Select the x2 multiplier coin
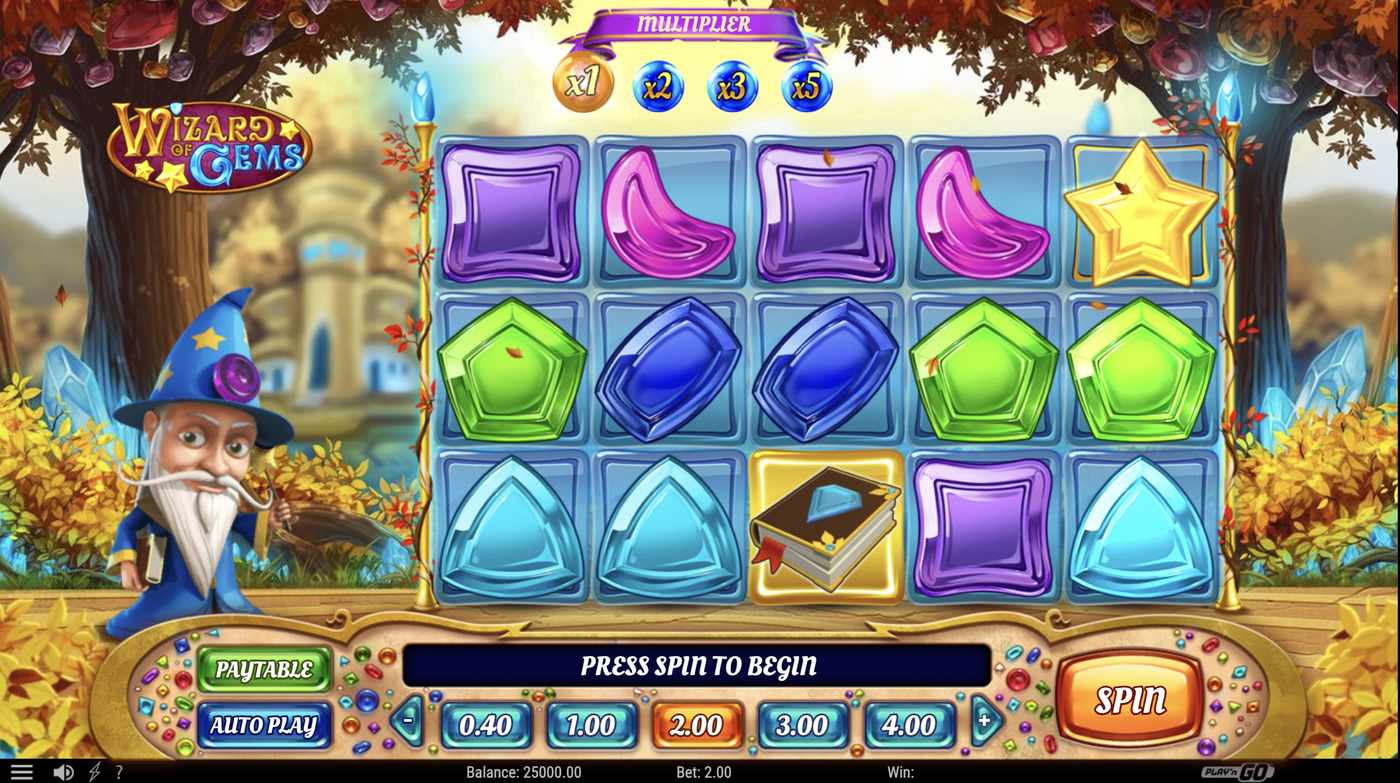The width and height of the screenshot is (1400, 783). coord(657,85)
